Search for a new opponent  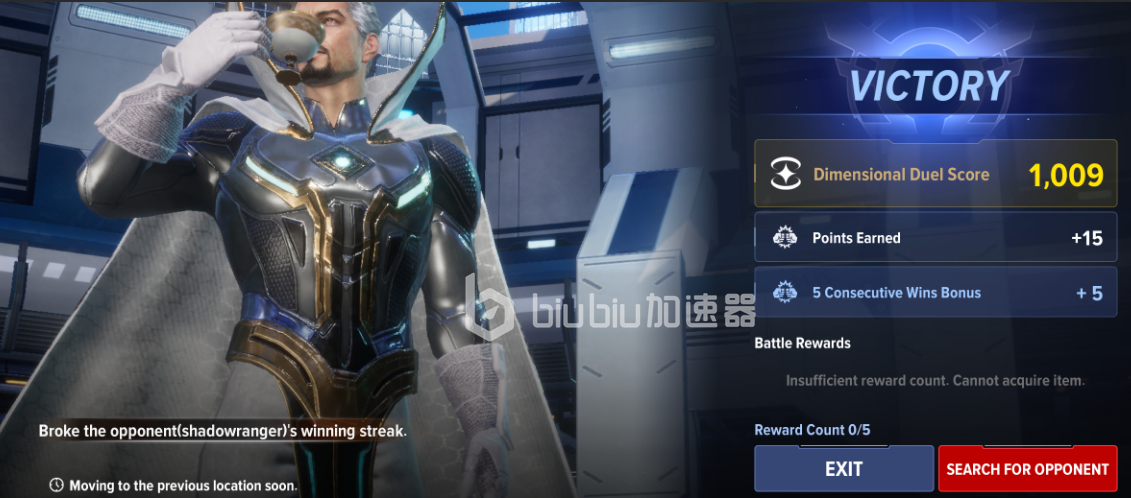(x=1027, y=468)
